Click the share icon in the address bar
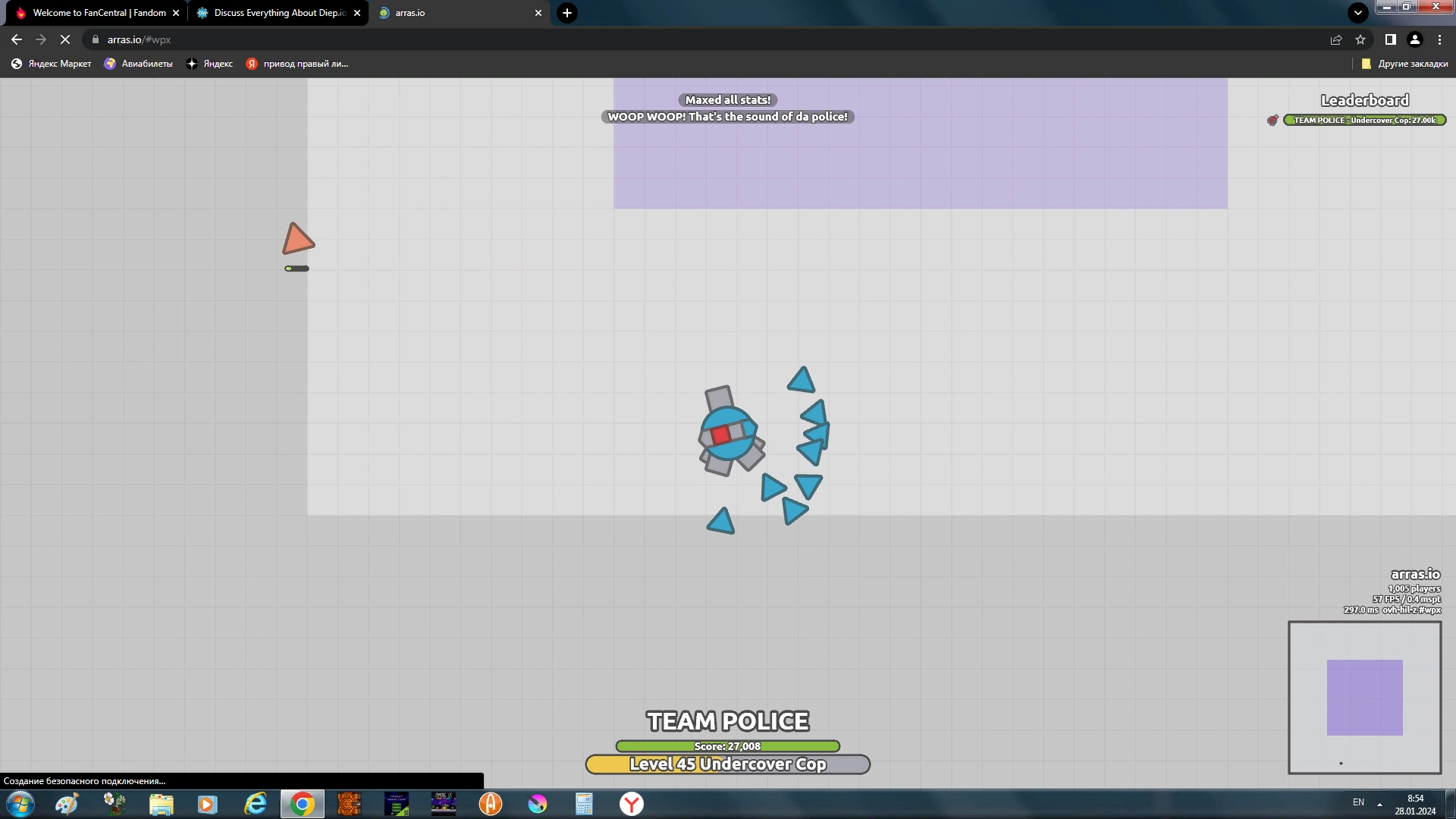 point(1336,39)
